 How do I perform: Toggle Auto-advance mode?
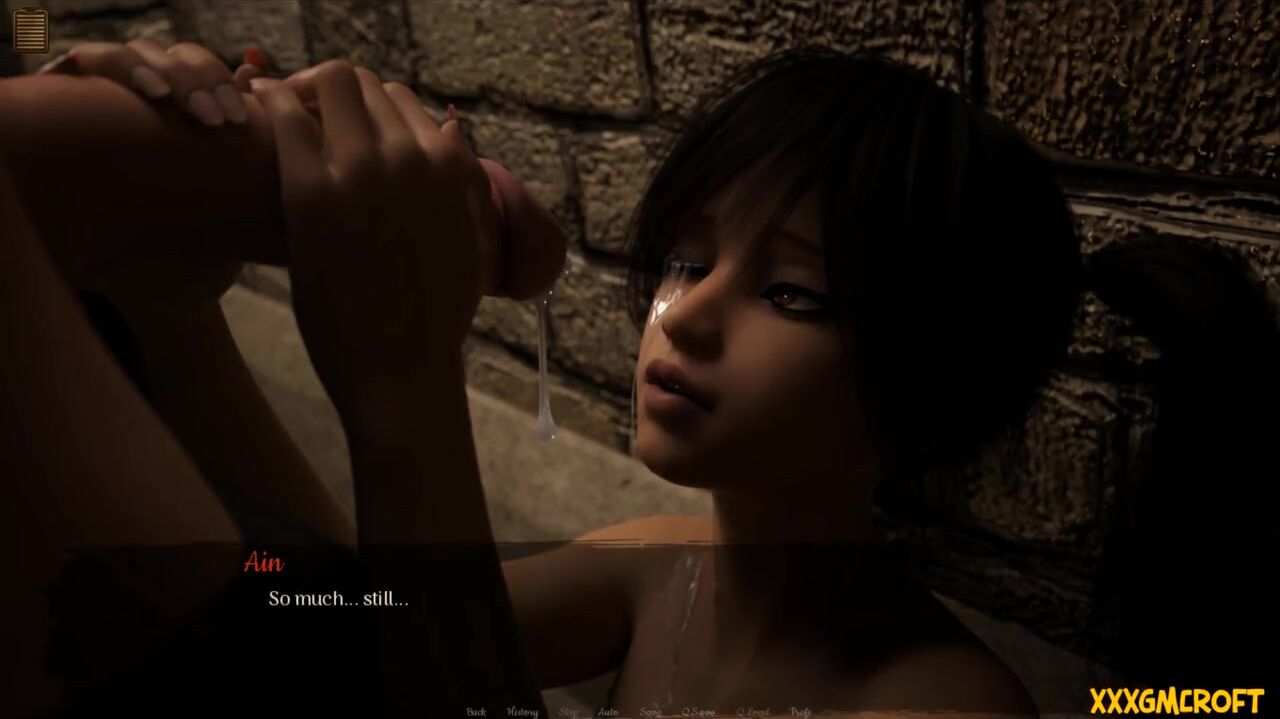tap(608, 712)
